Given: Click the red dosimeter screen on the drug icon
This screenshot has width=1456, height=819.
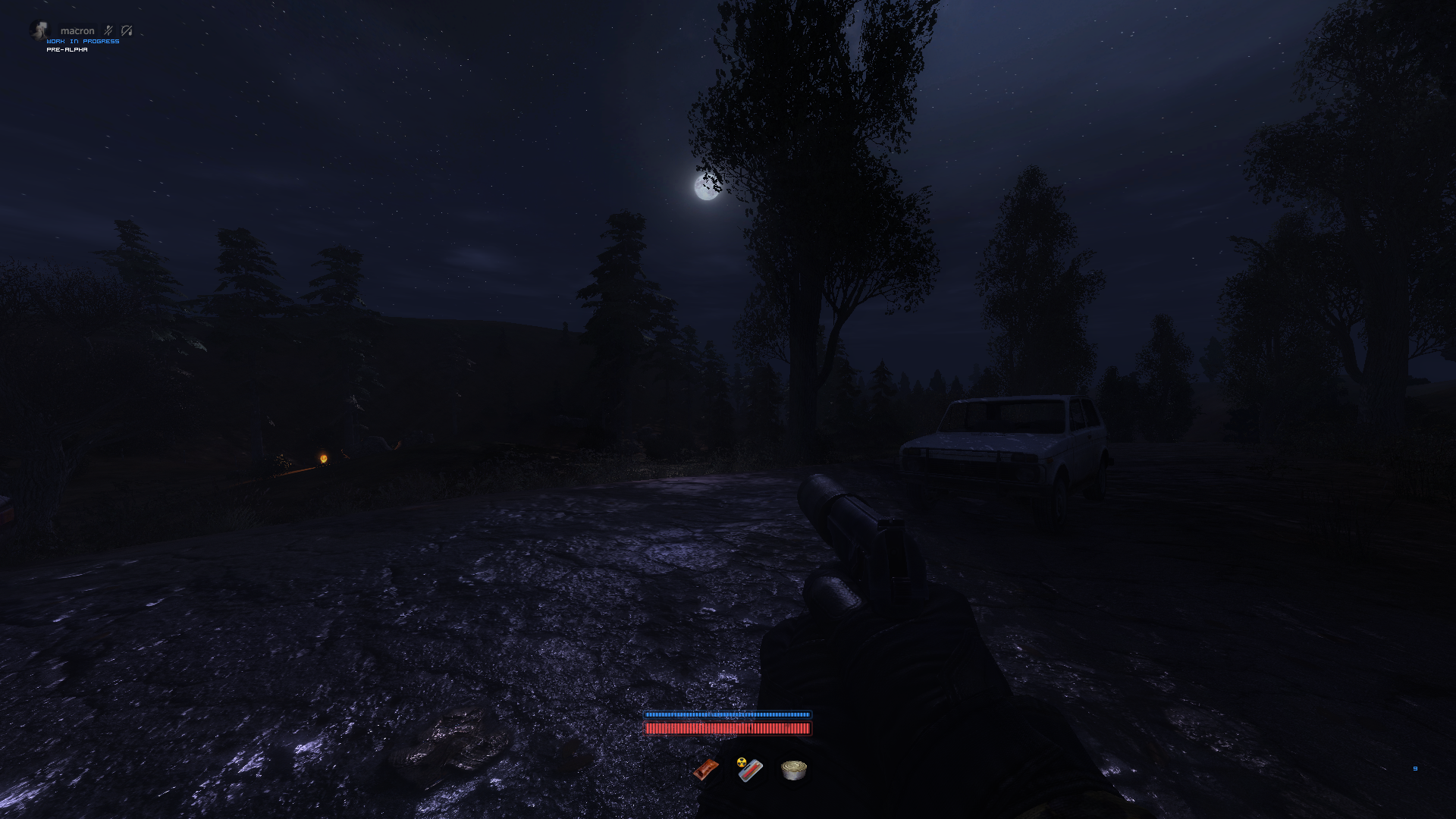Looking at the screenshot, I should point(750,773).
